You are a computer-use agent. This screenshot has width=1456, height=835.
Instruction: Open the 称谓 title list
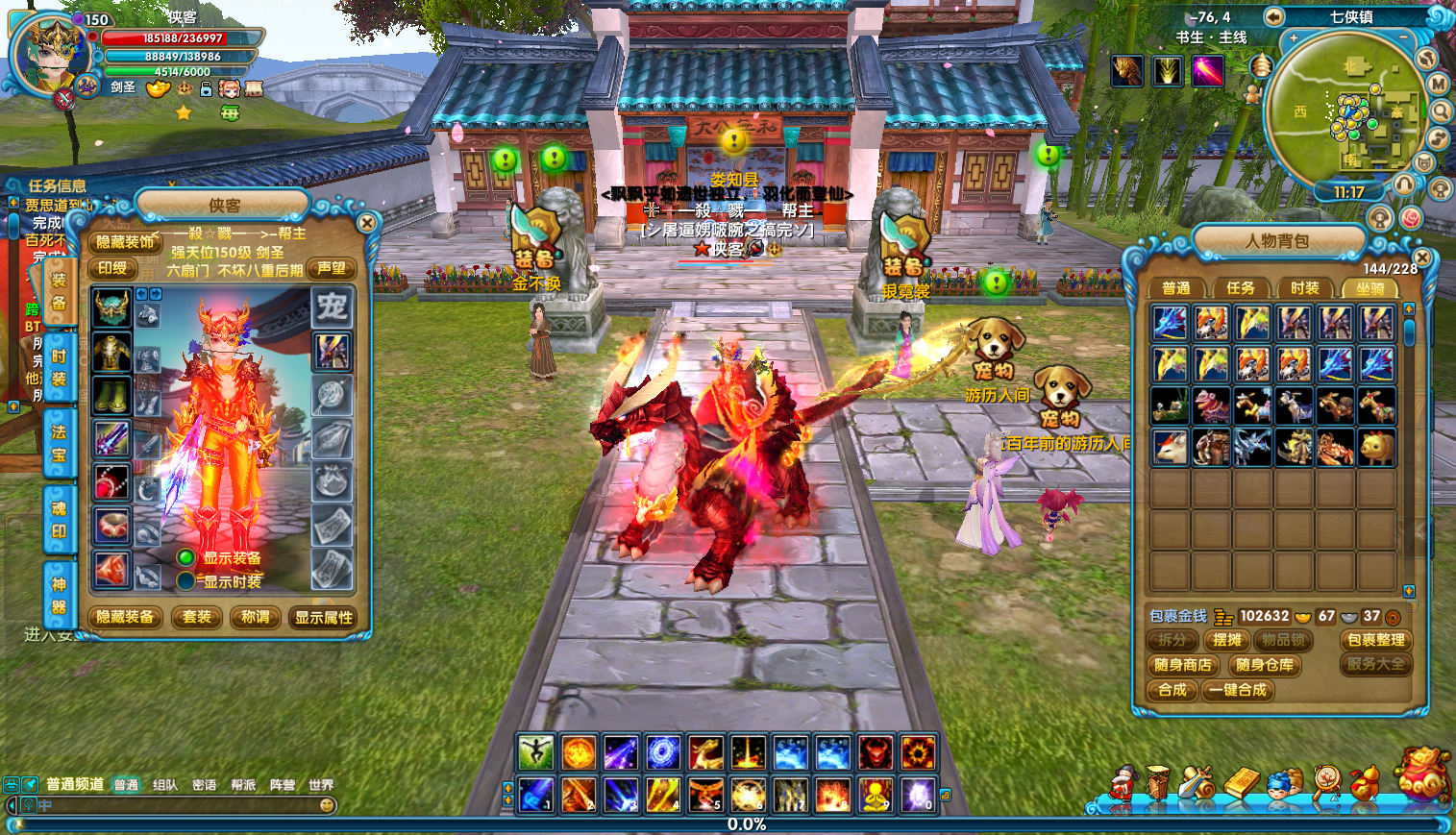[256, 617]
